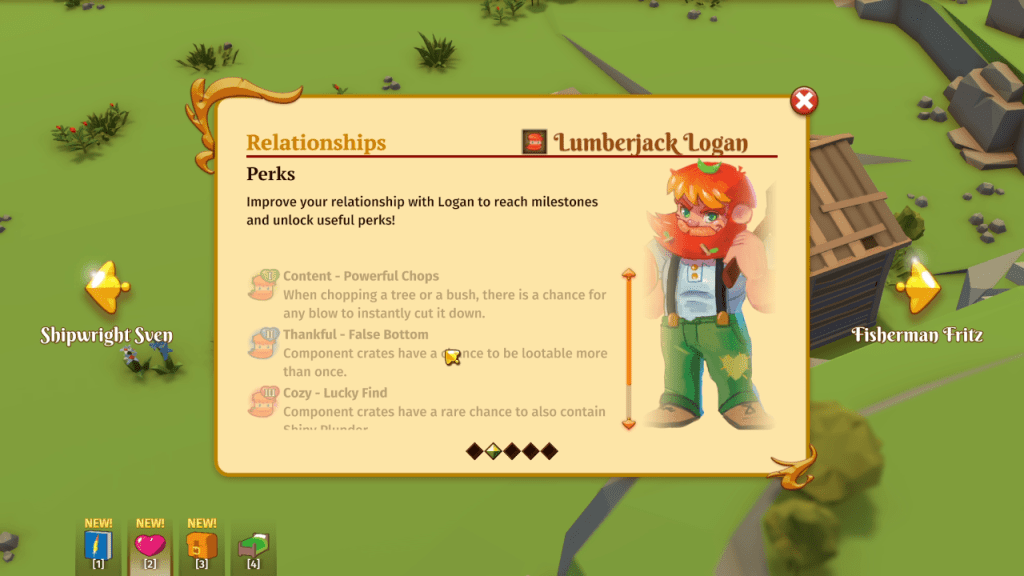Screen dimensions: 1024x576
Task: Go to next villager Fisherman Fritz
Action: click(917, 289)
